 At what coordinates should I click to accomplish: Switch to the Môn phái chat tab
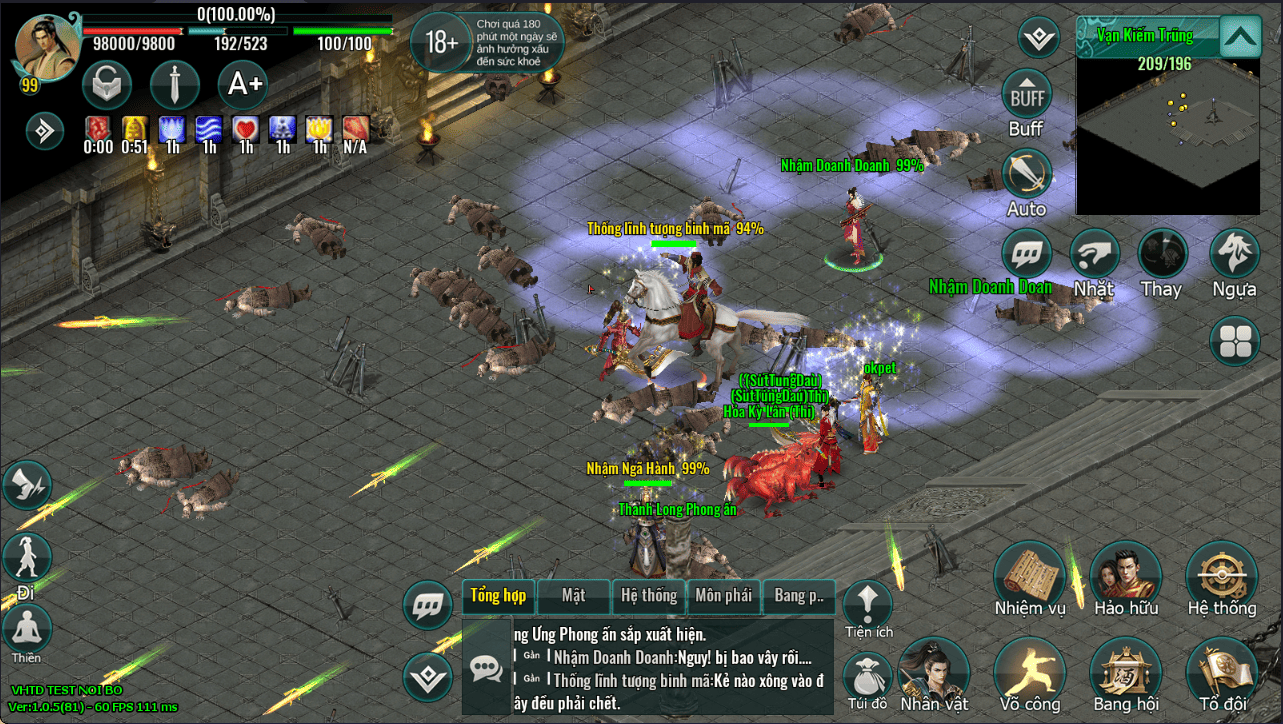tap(723, 596)
